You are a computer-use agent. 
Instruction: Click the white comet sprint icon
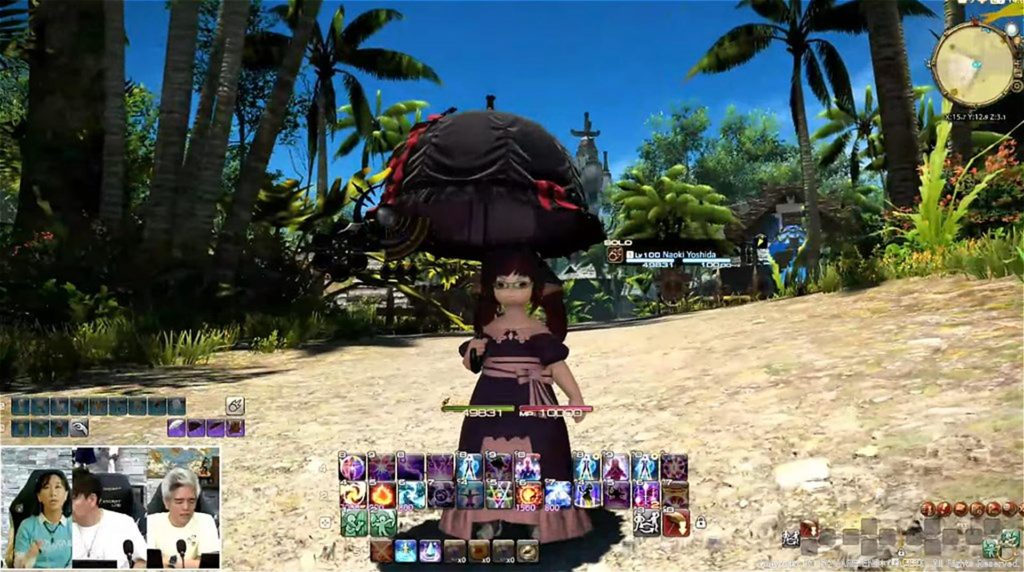click(x=236, y=405)
